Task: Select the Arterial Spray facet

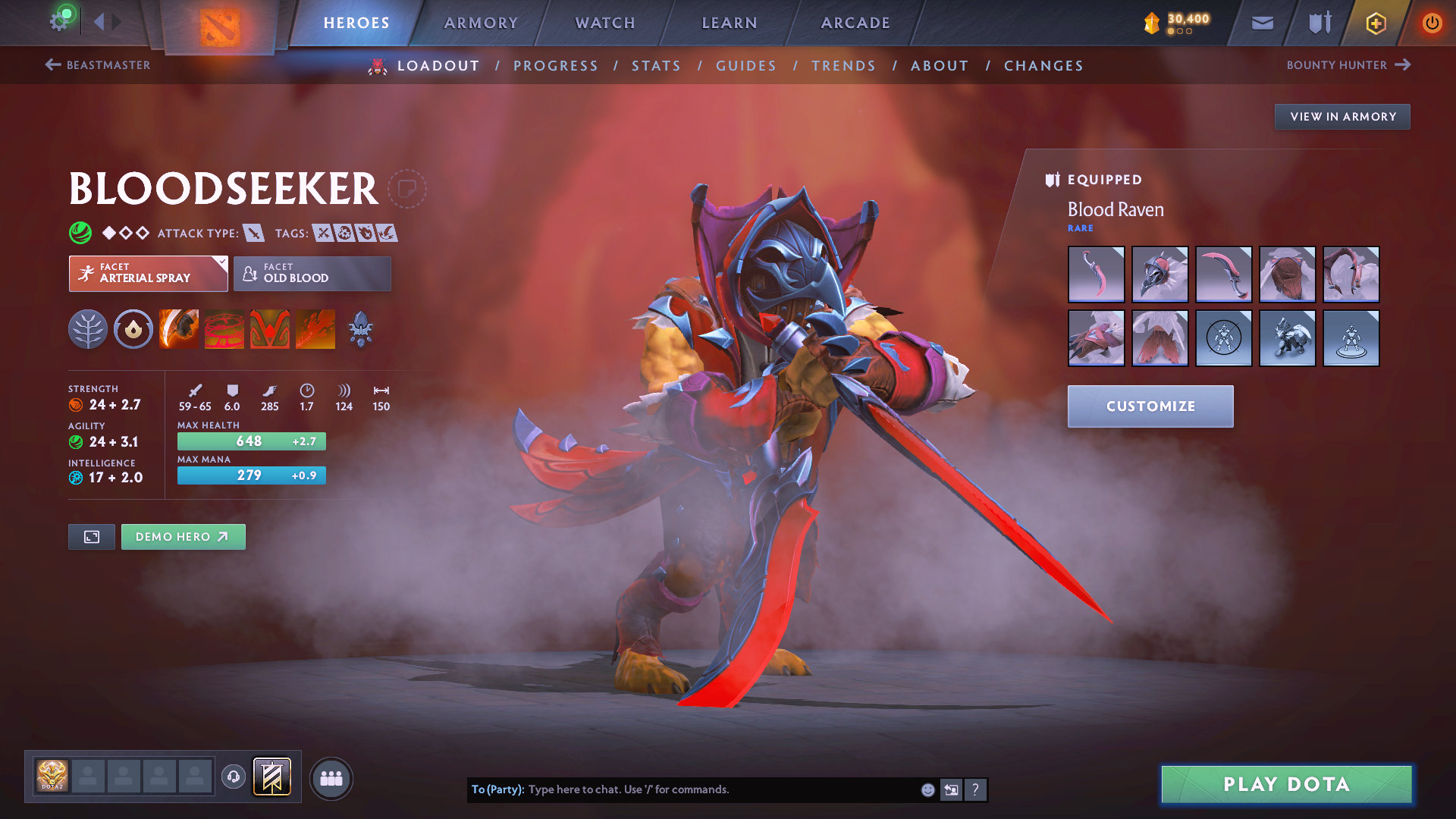Action: pos(148,273)
